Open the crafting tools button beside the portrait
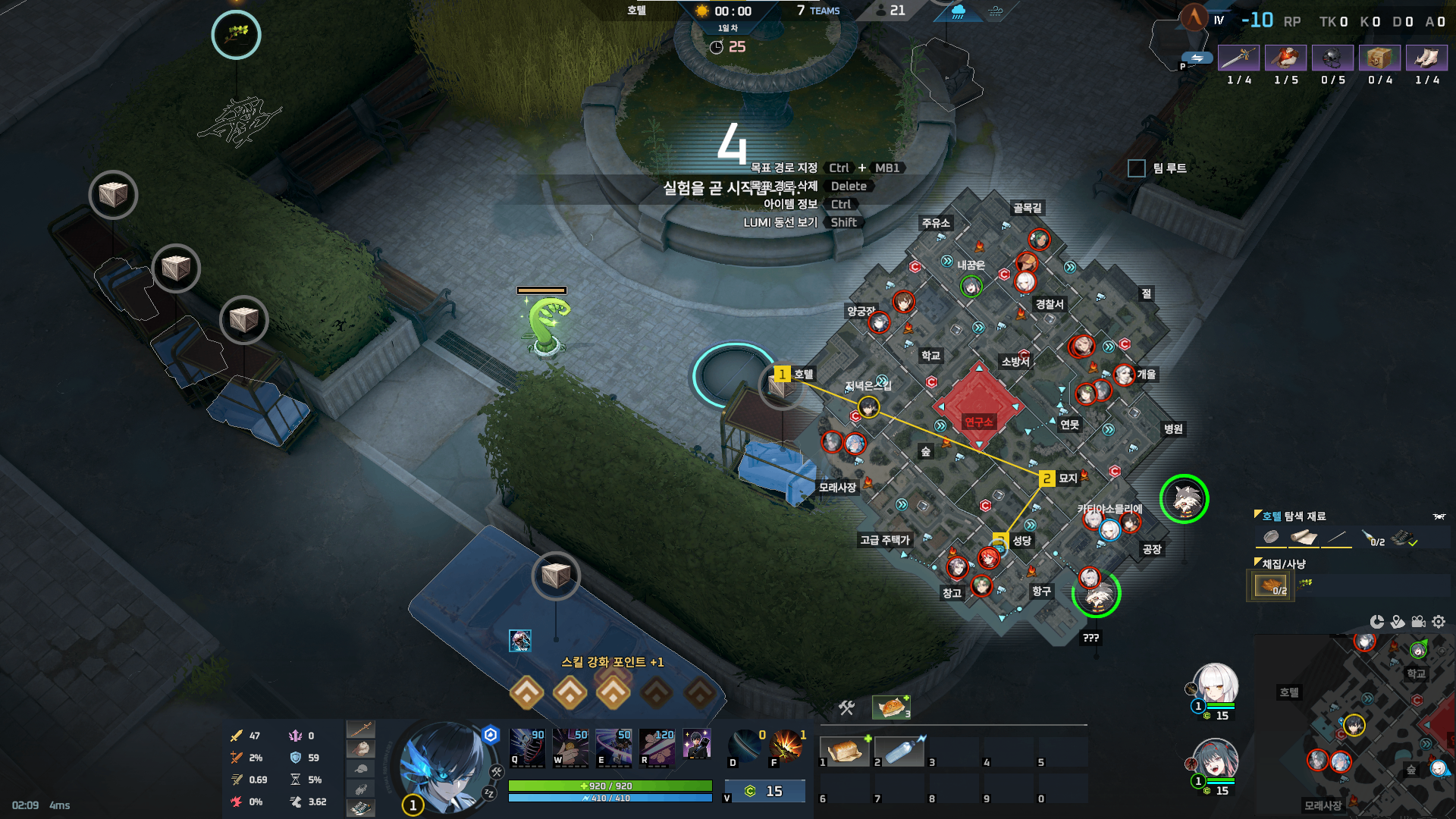1456x819 pixels. (497, 772)
